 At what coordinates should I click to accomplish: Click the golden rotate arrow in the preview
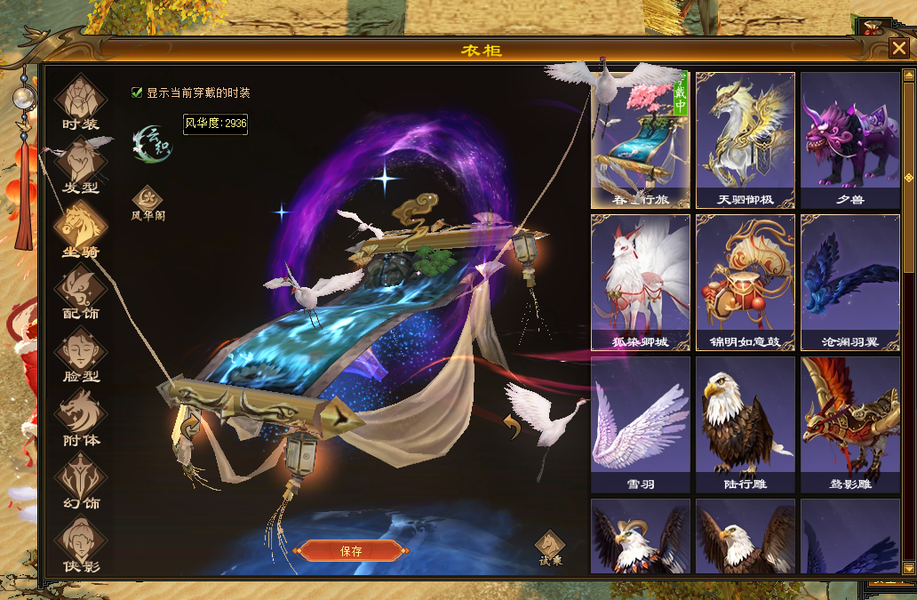coord(511,428)
